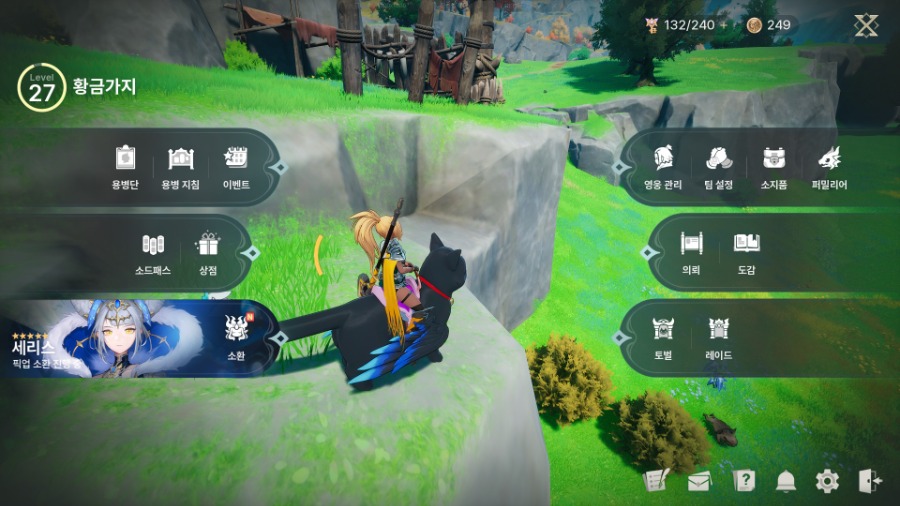This screenshot has height=506, width=900.
Task: Open the mail envelope icon
Action: point(699,481)
